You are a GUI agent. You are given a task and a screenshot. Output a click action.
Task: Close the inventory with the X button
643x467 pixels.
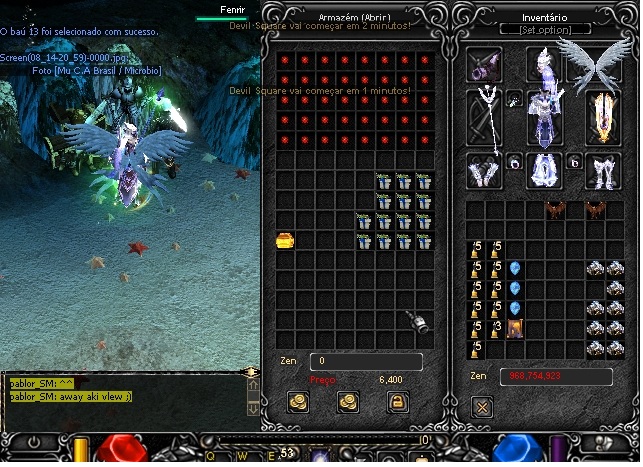pos(482,407)
